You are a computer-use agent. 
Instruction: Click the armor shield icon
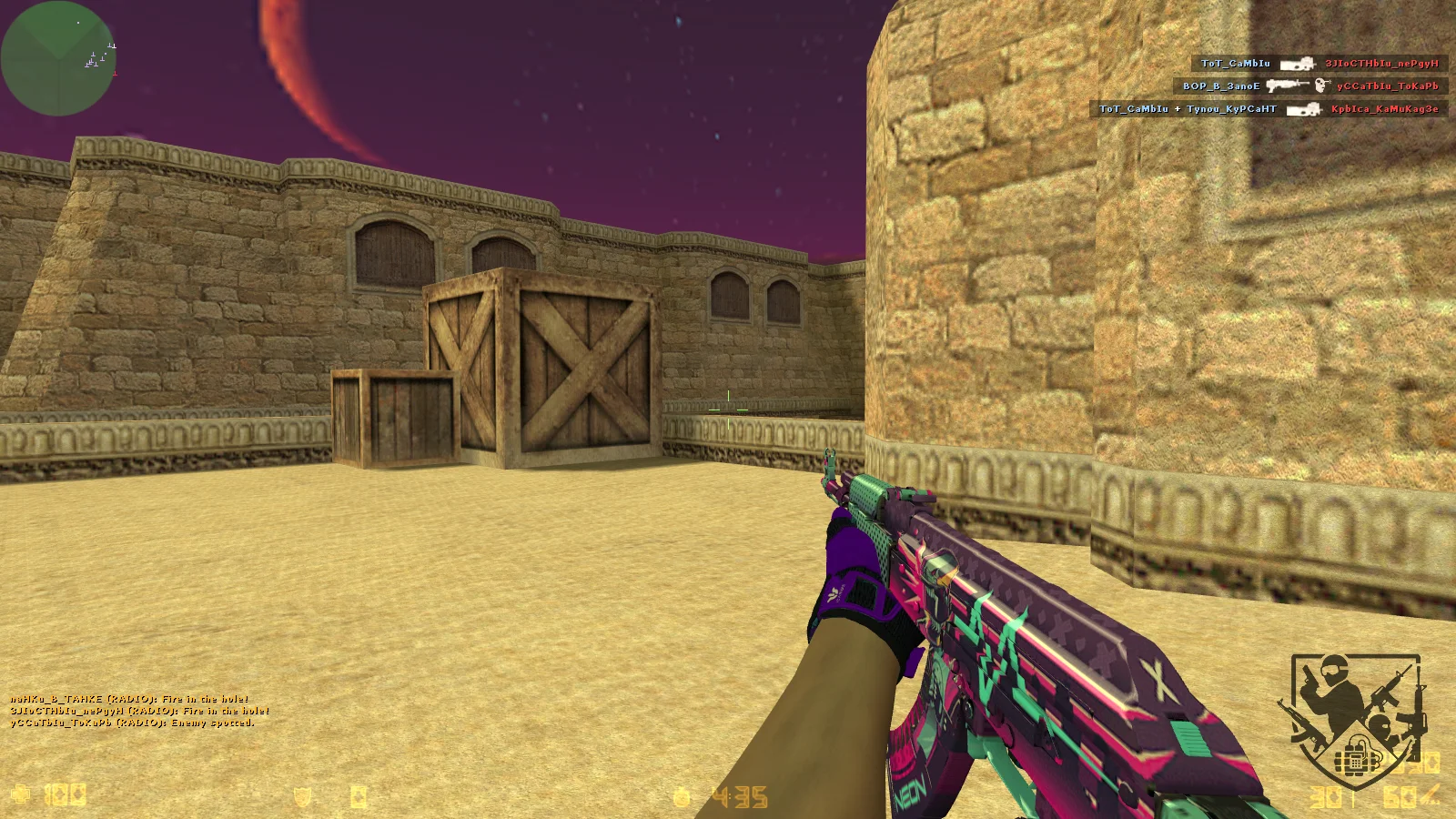click(302, 797)
